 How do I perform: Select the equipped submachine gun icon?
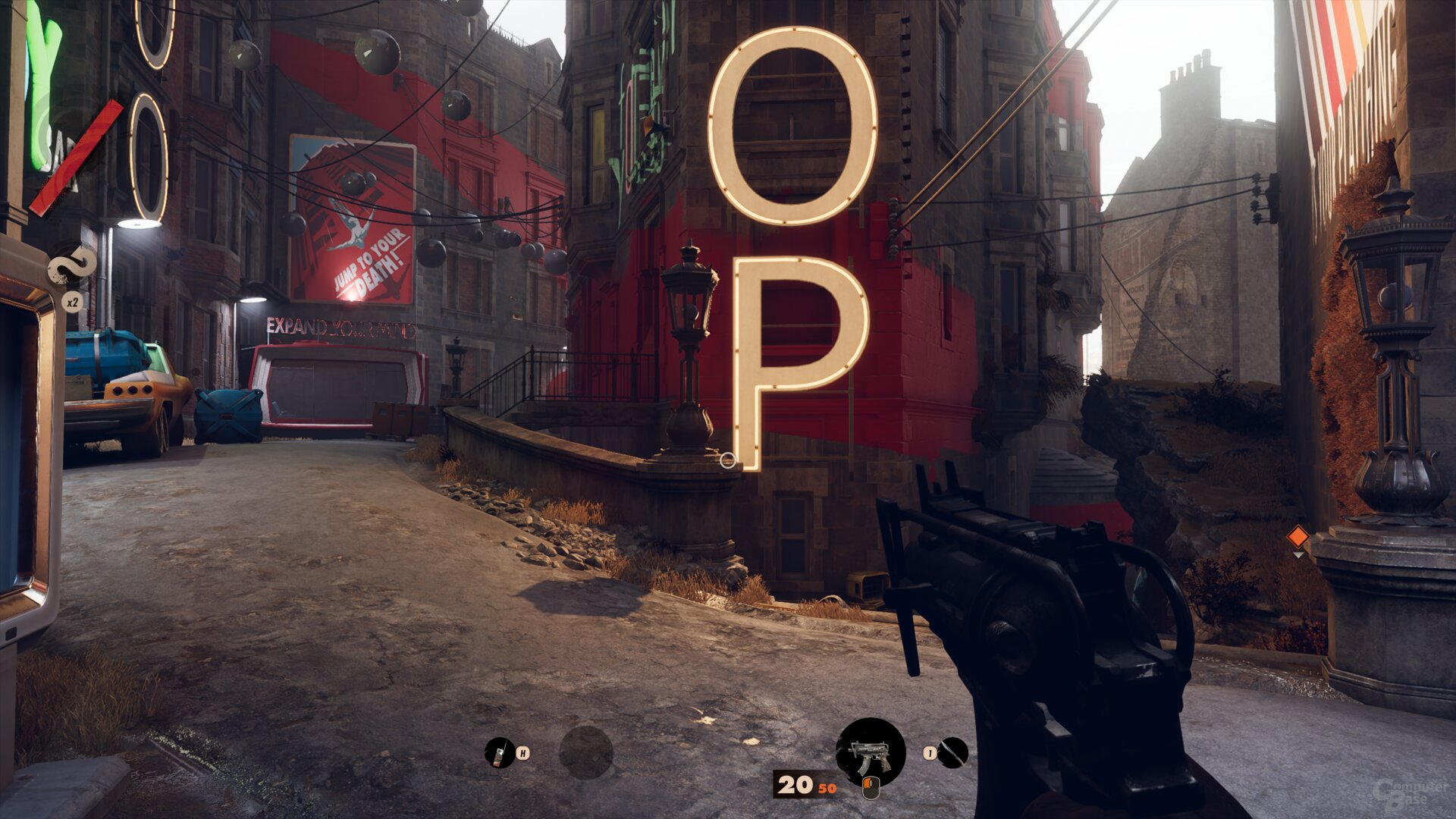pyautogui.click(x=870, y=752)
